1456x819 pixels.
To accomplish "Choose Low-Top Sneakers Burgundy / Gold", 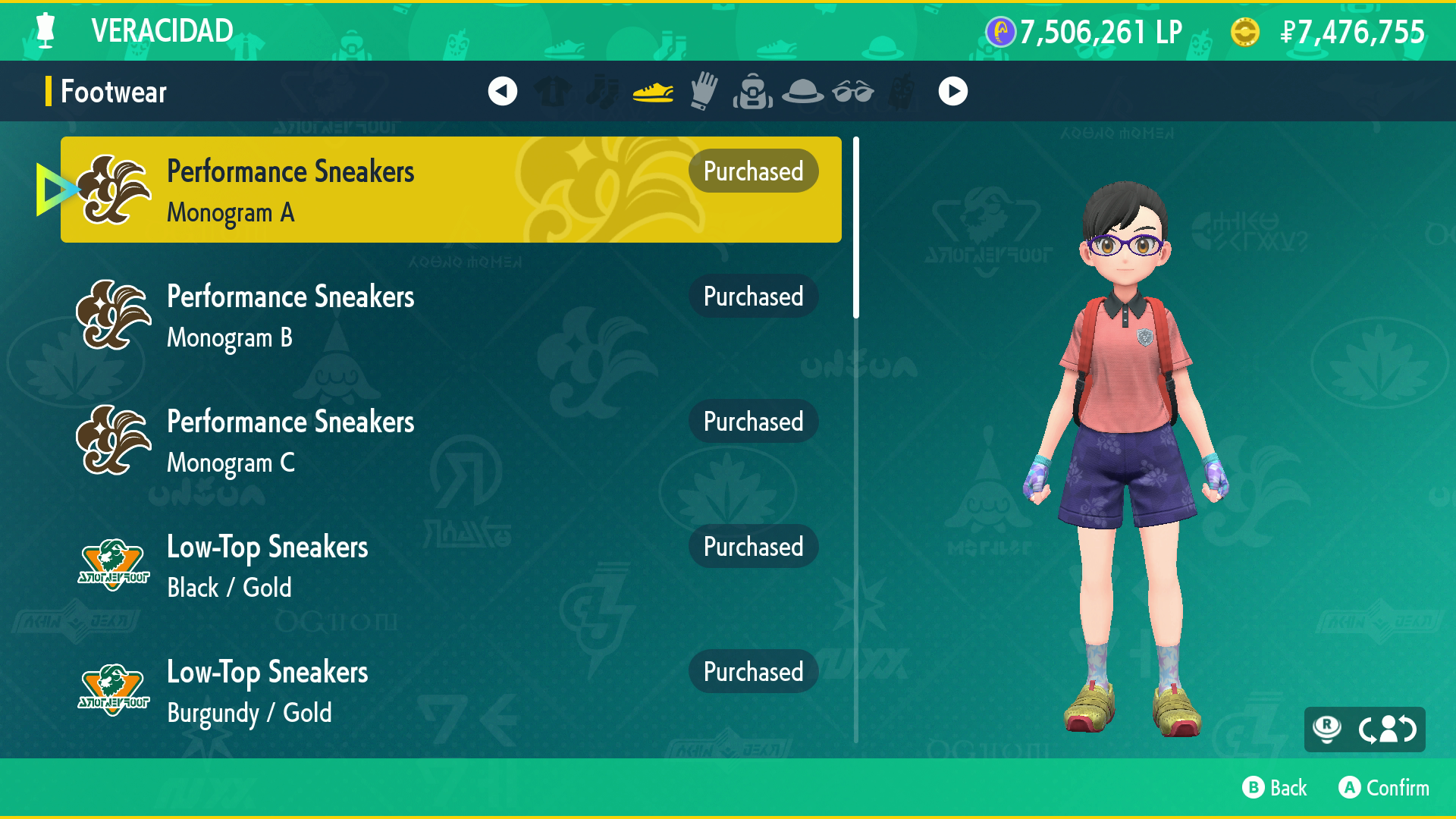I will pos(450,690).
